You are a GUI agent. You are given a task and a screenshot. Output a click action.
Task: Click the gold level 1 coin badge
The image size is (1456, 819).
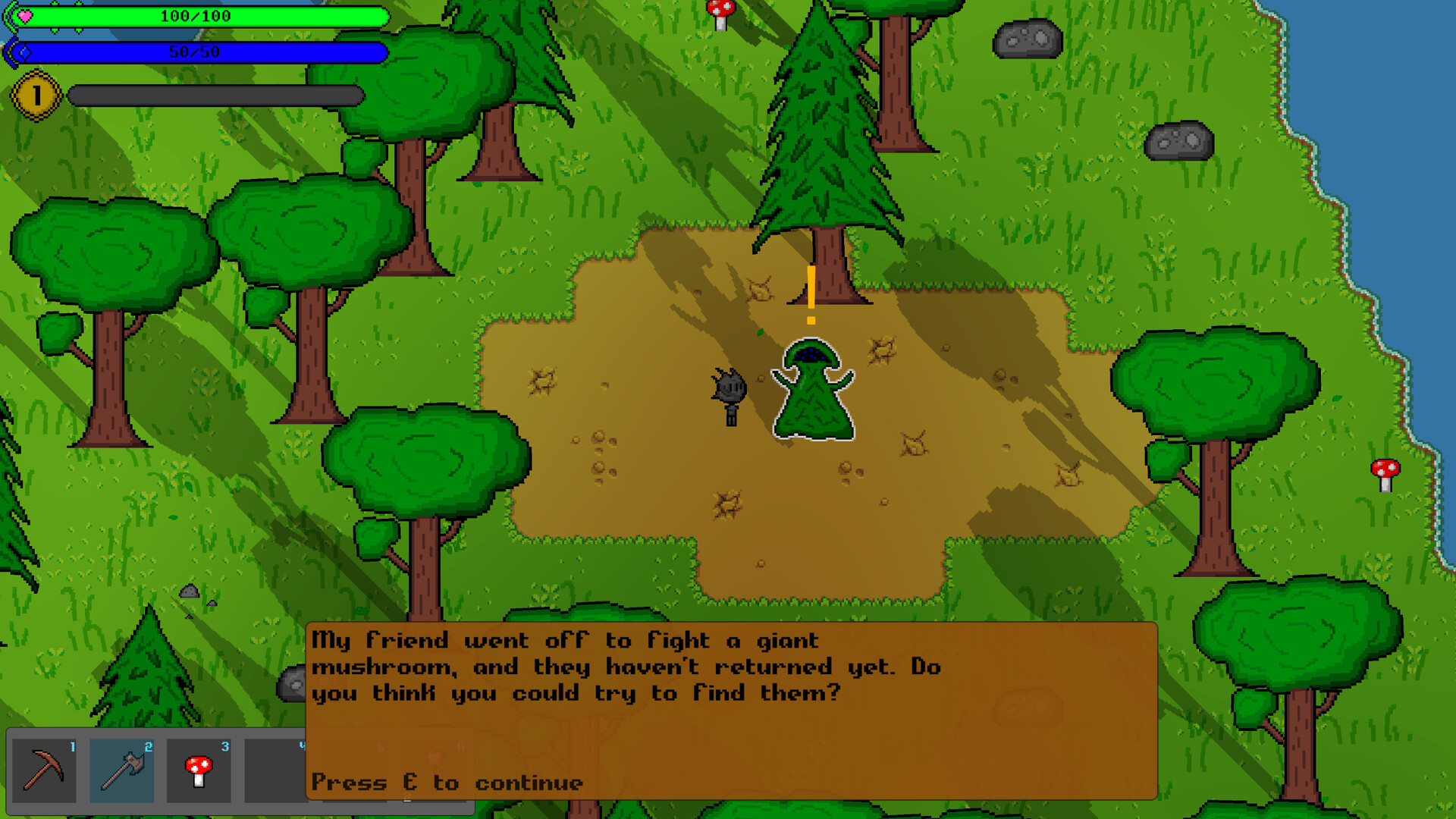(36, 94)
